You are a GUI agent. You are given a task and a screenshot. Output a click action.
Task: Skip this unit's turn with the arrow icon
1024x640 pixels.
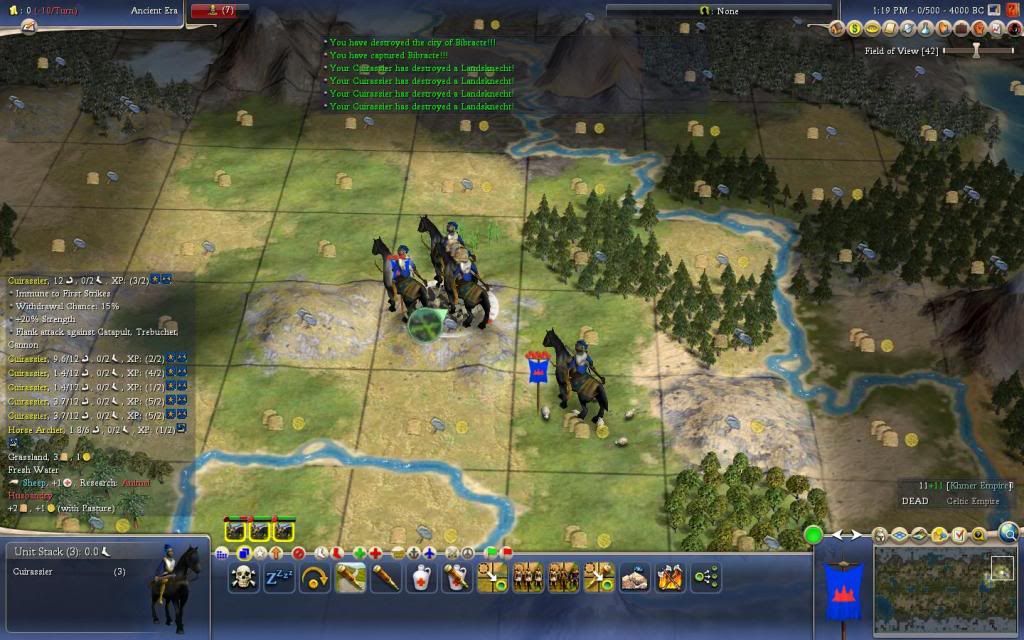(315, 577)
